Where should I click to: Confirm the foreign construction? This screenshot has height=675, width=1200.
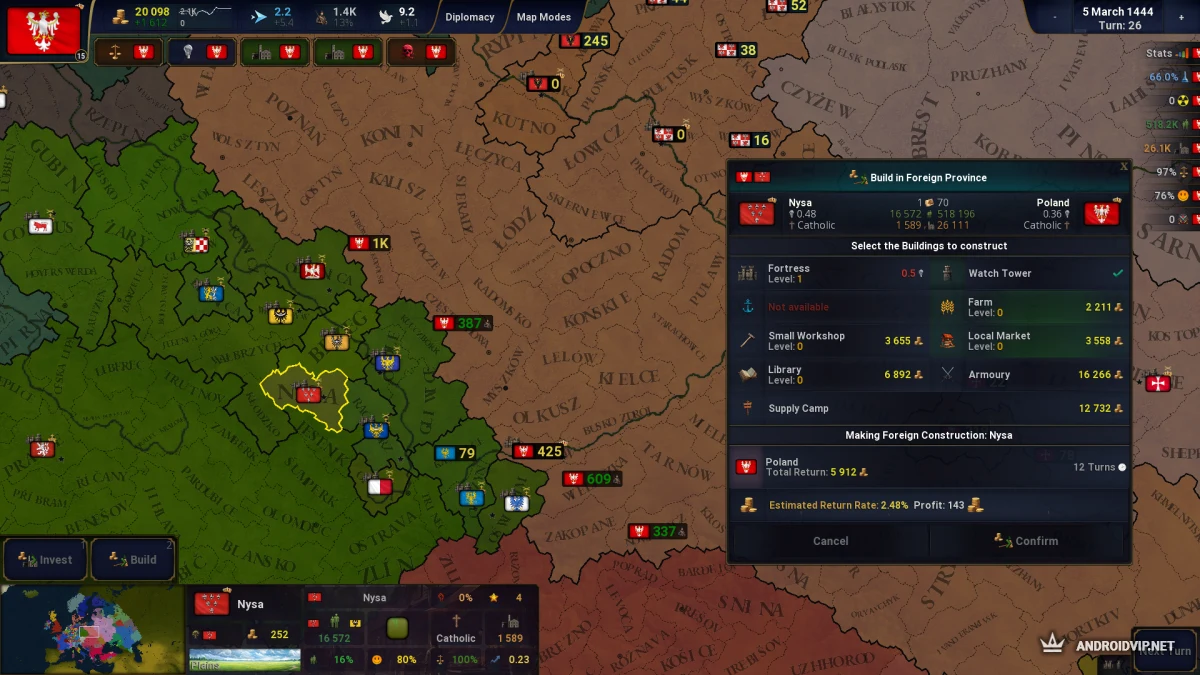click(1027, 541)
